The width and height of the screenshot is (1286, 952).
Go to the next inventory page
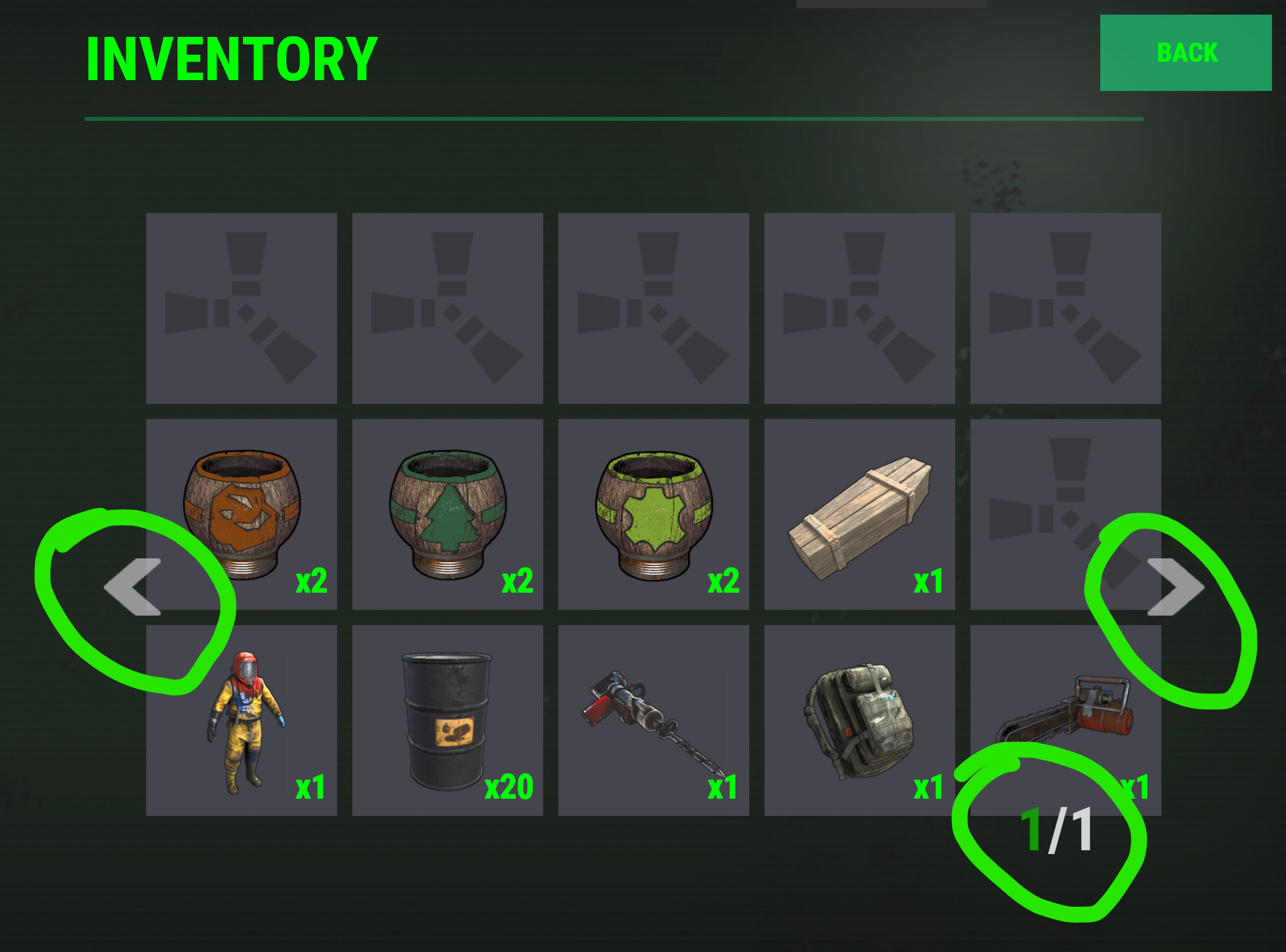[x=1175, y=587]
